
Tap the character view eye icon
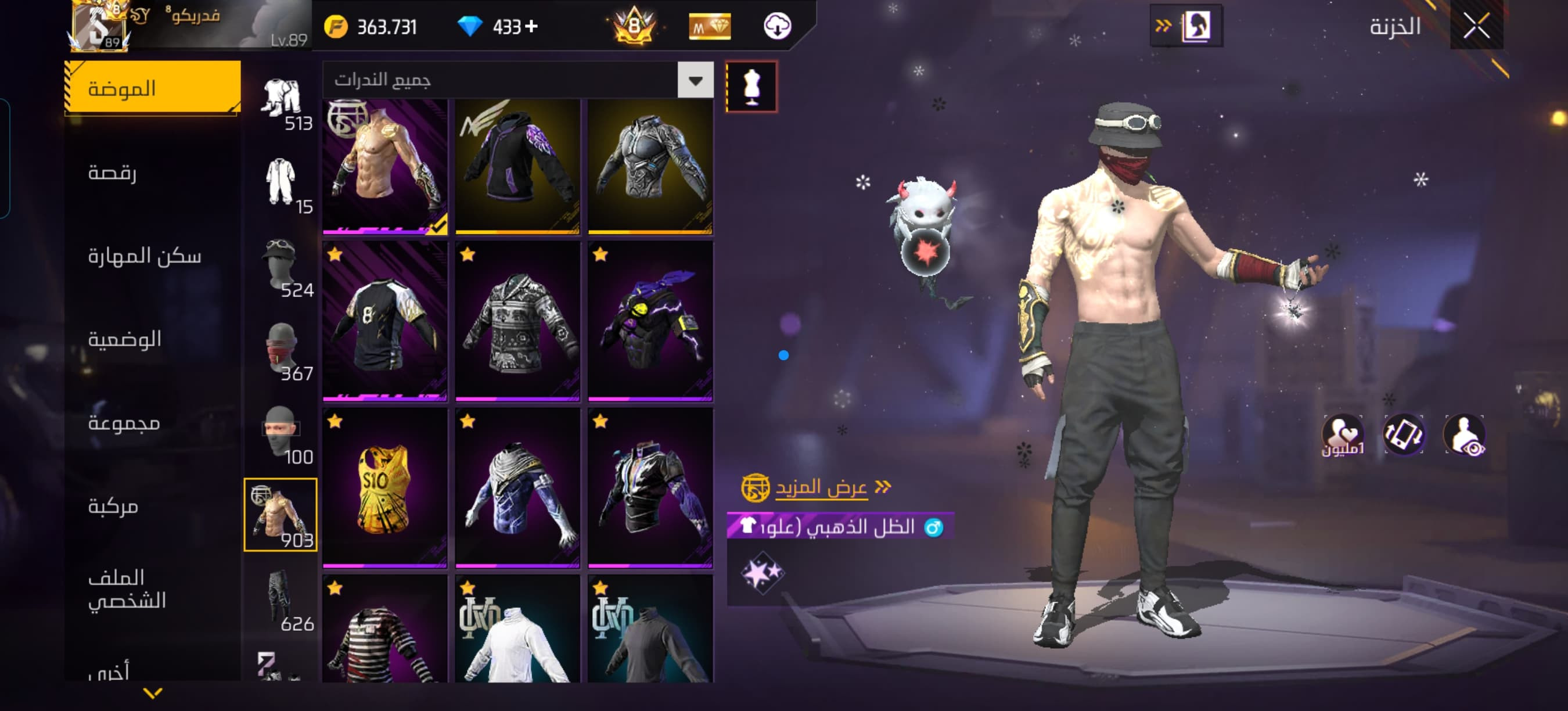click(1465, 435)
